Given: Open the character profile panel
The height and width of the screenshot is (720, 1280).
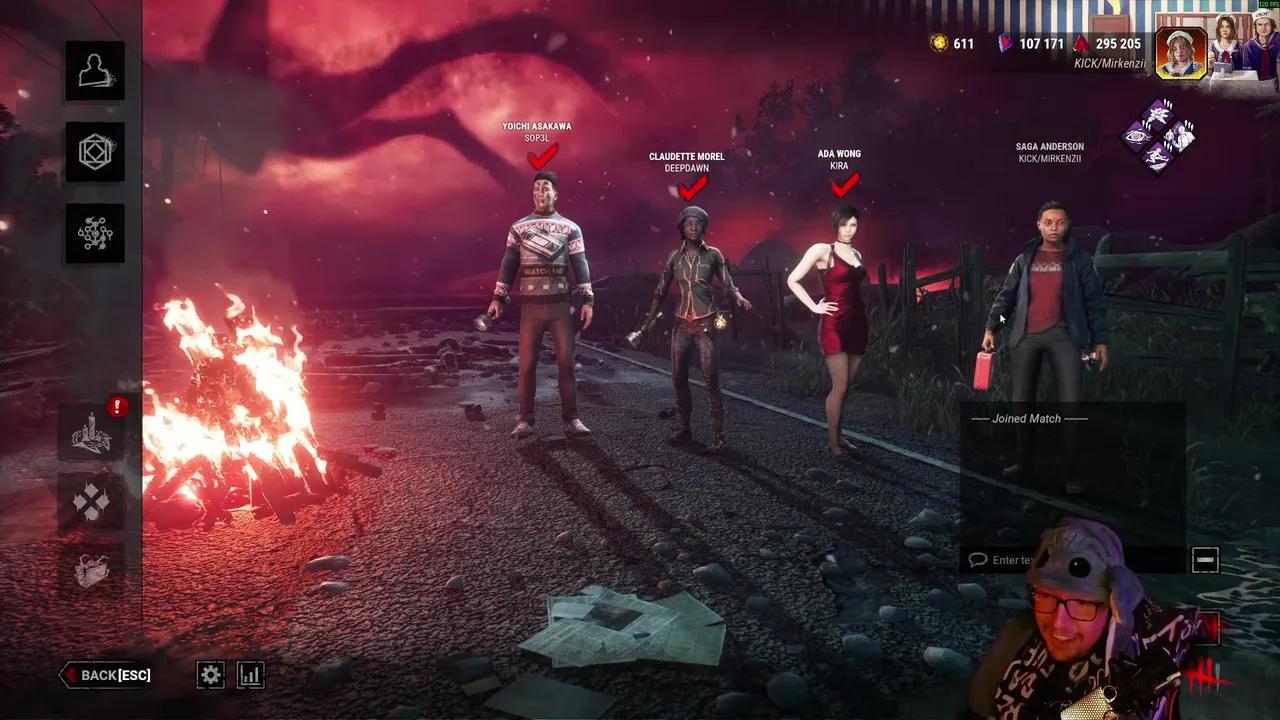Looking at the screenshot, I should (x=95, y=70).
